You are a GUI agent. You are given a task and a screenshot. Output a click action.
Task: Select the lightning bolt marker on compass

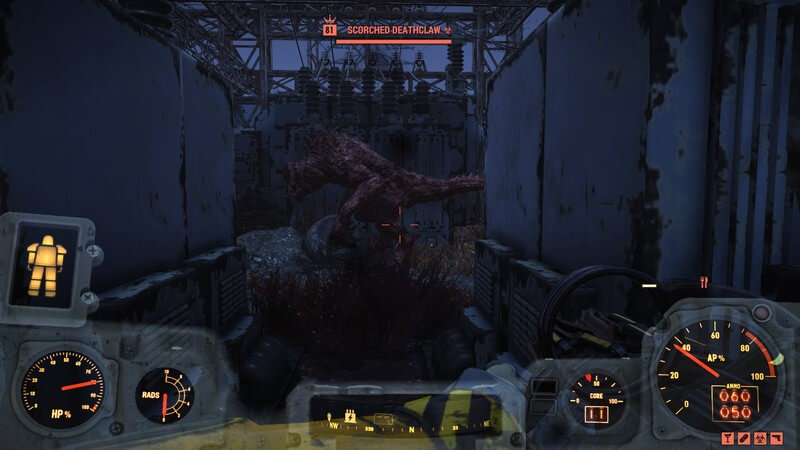[350, 415]
